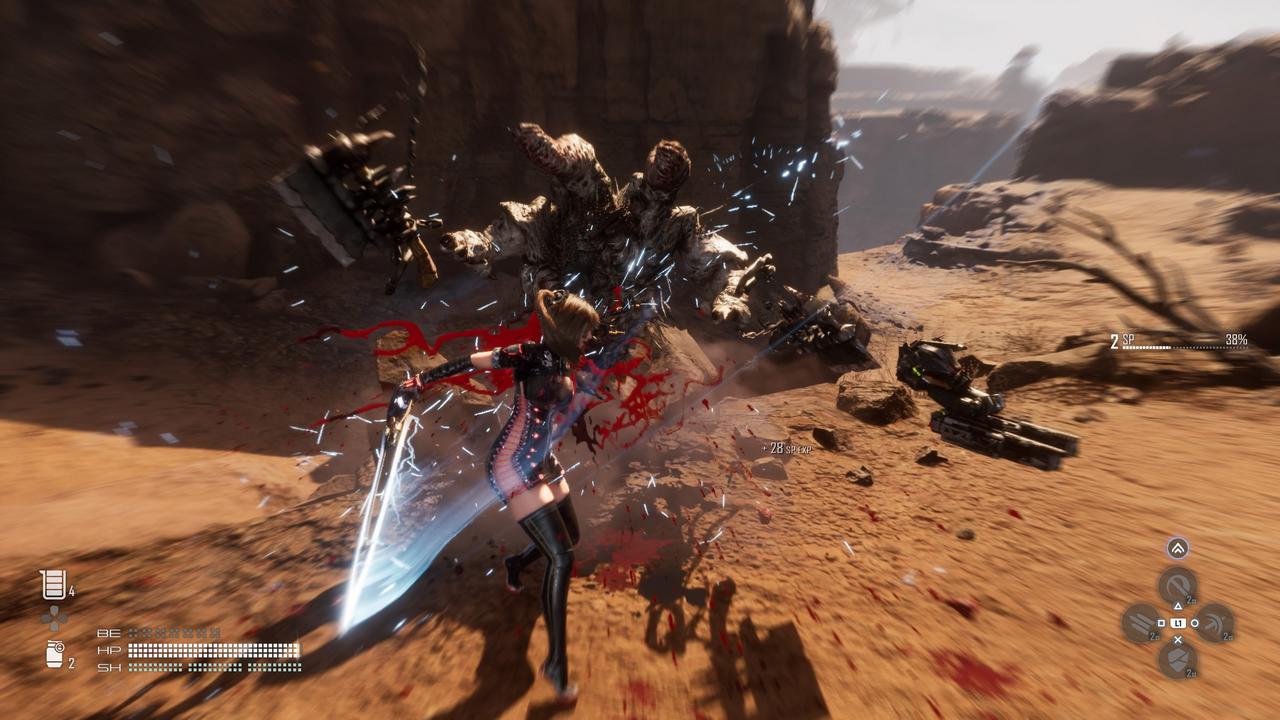Click the Square button prompt on the skill wheel

click(x=1162, y=623)
